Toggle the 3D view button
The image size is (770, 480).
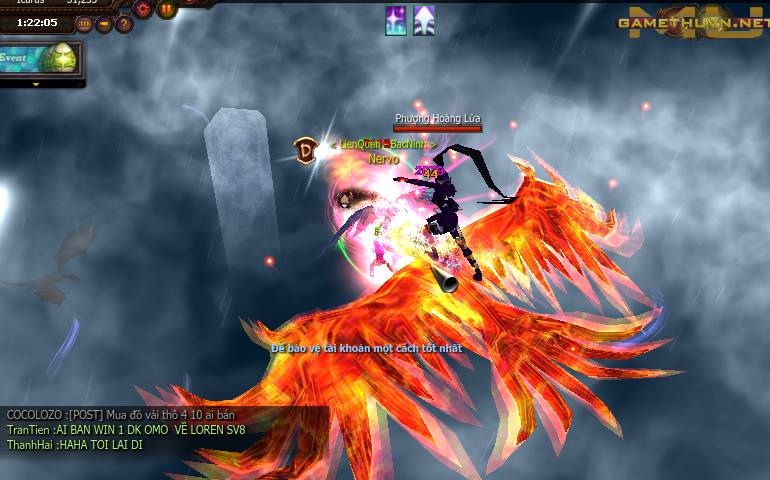84,24
